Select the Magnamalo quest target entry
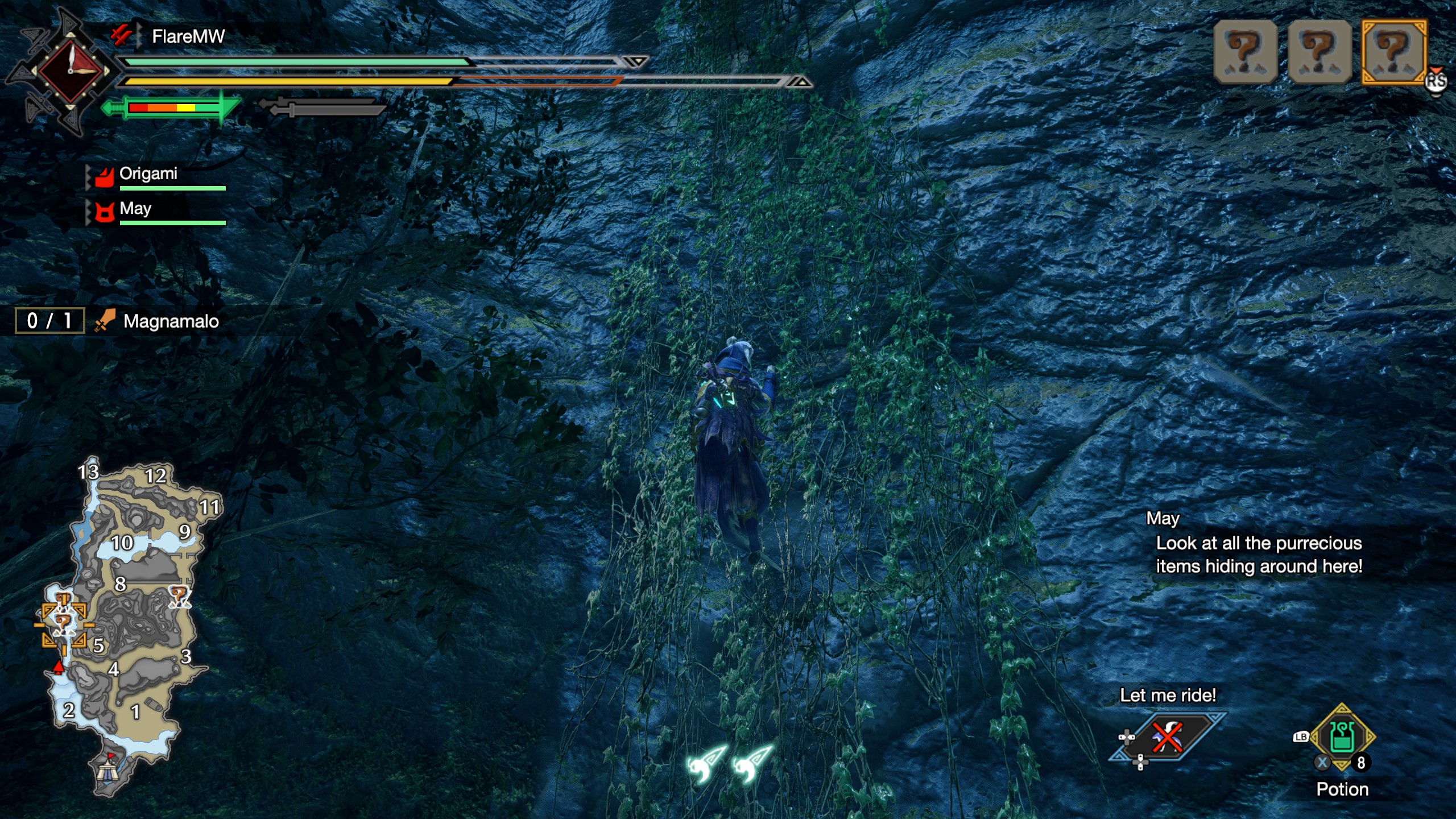This screenshot has width=1456, height=819. pyautogui.click(x=171, y=321)
